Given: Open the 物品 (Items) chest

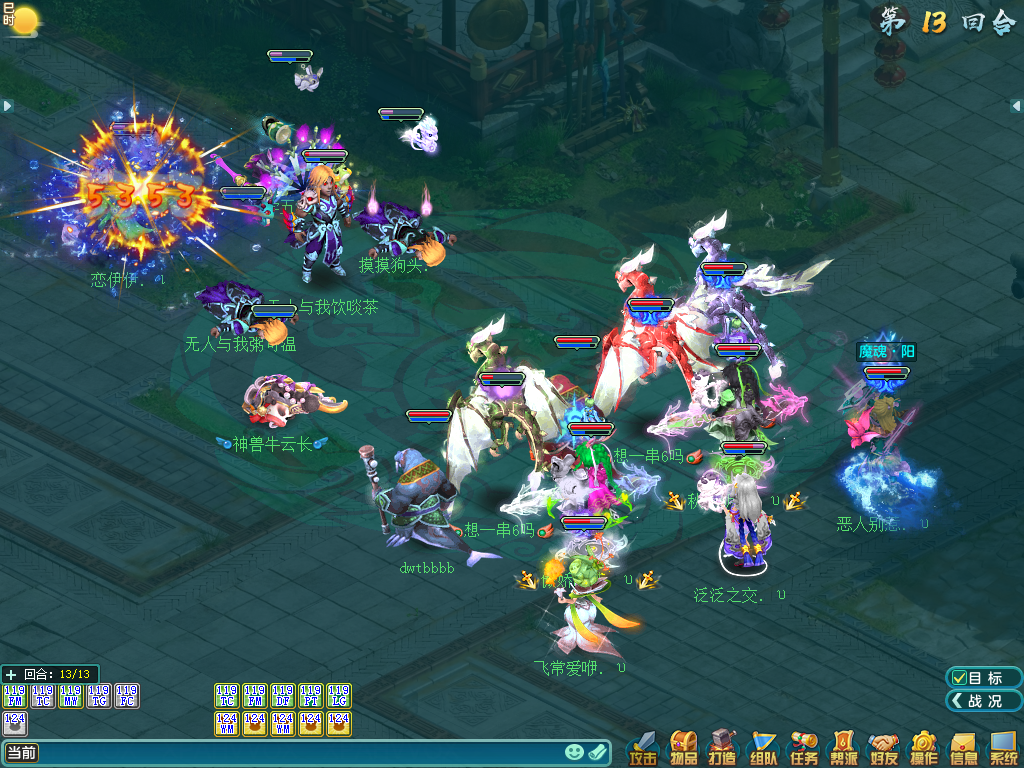Looking at the screenshot, I should click(x=683, y=748).
